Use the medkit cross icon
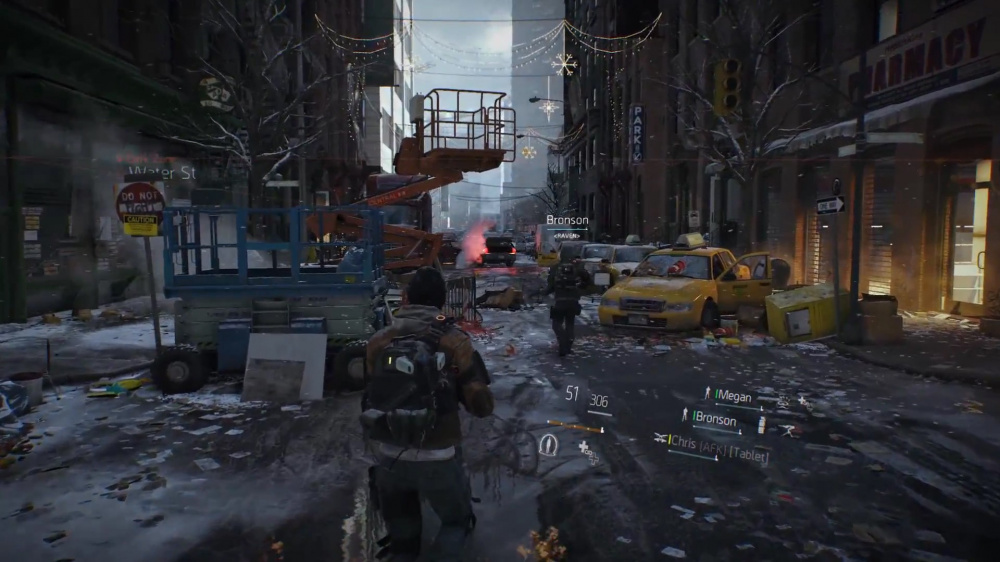The width and height of the screenshot is (1000, 562). [x=584, y=447]
